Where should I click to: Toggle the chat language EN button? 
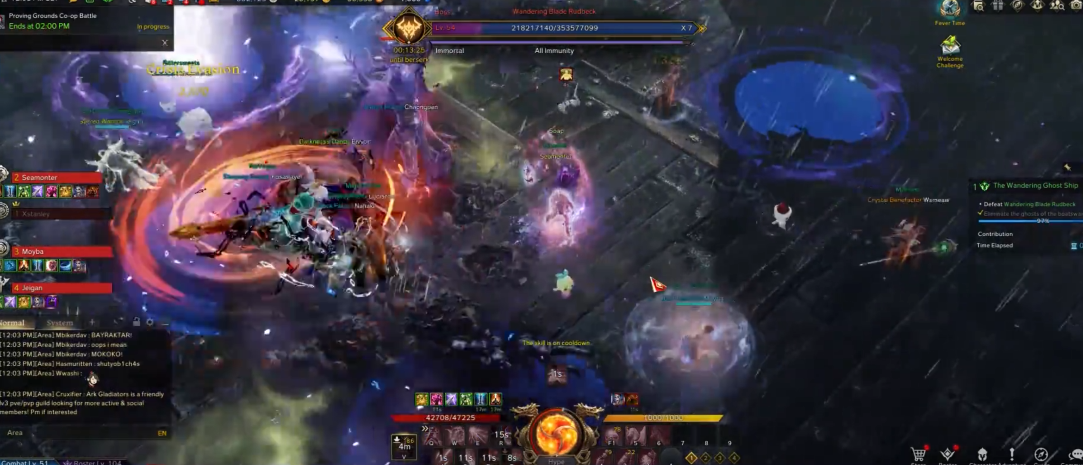[162, 433]
